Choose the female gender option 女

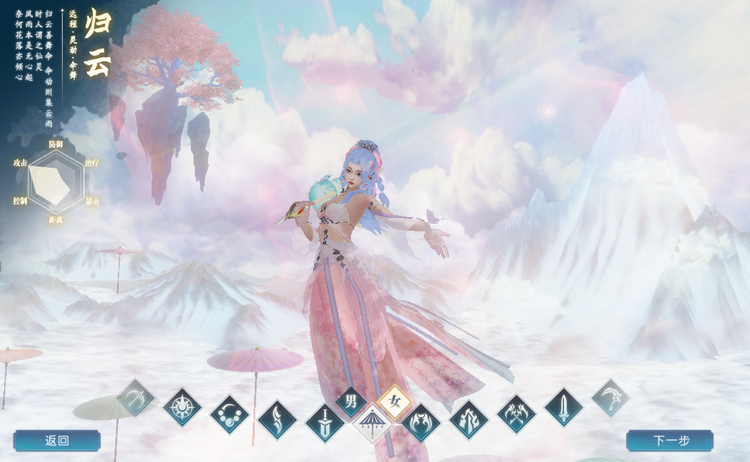[x=394, y=402]
